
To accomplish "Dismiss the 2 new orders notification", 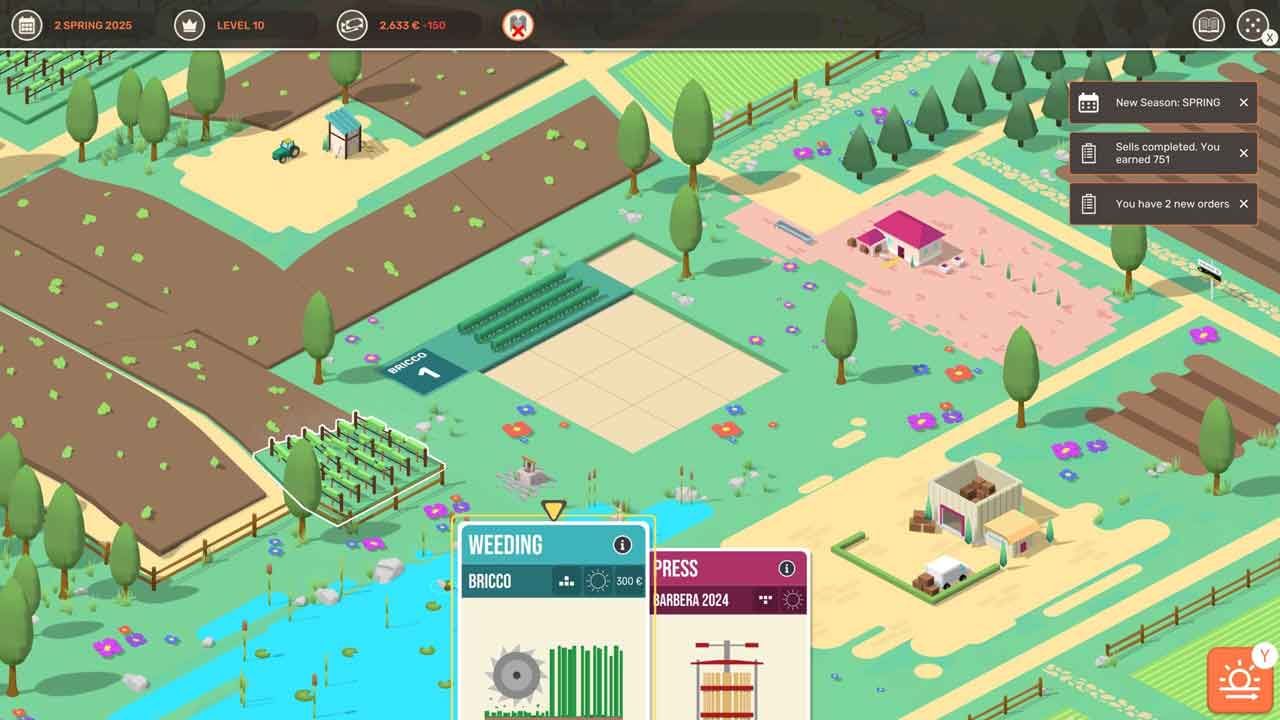I will tap(1243, 204).
